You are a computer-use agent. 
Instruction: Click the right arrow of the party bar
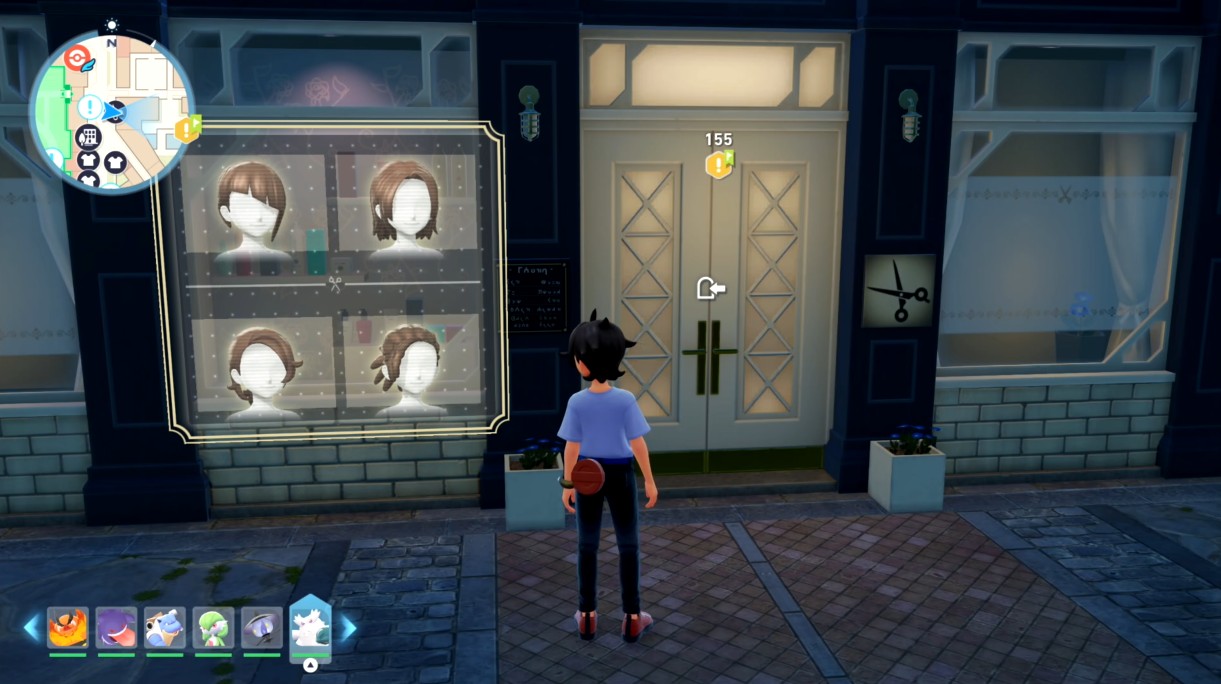[x=348, y=627]
